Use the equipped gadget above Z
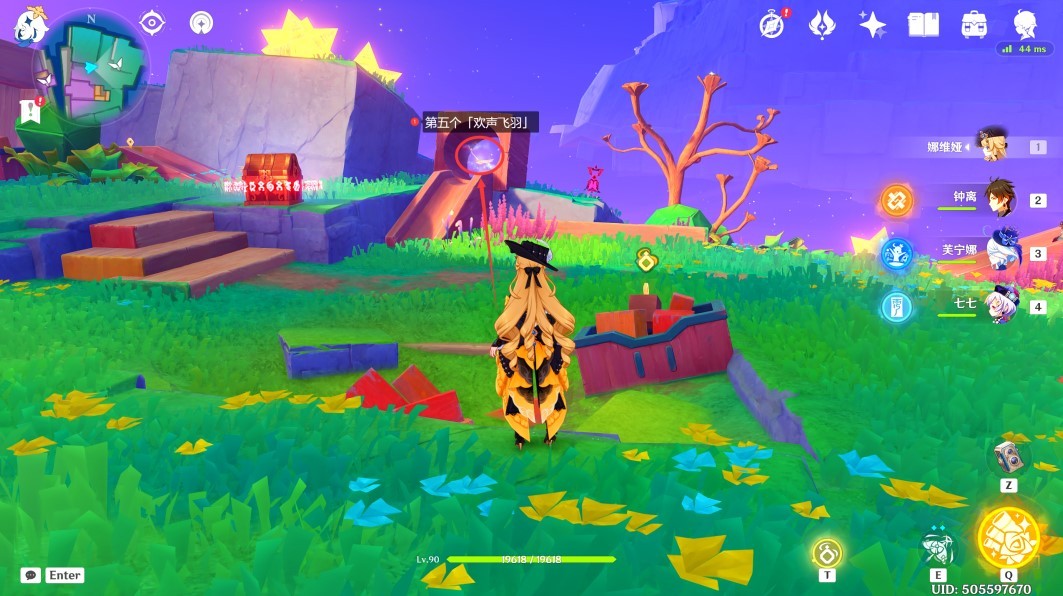The height and width of the screenshot is (596, 1063). click(x=1008, y=458)
